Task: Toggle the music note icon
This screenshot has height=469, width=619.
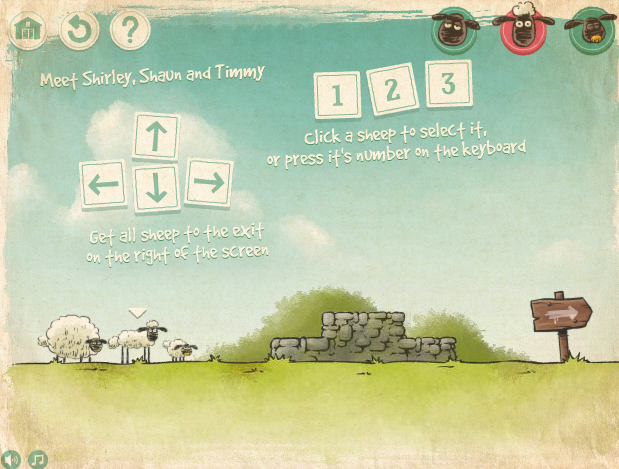Action: click(x=38, y=459)
